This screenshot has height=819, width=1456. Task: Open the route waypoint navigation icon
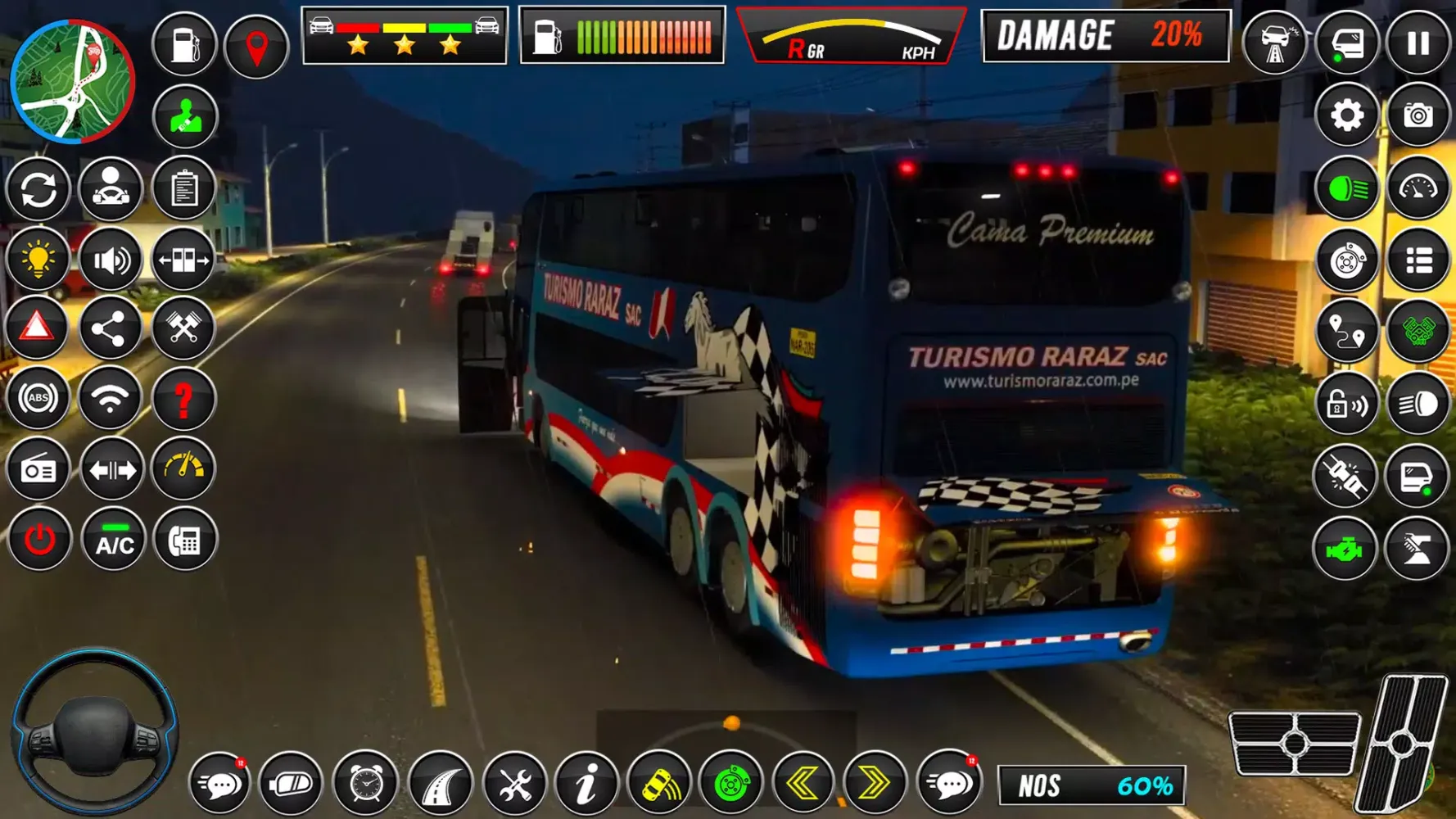click(x=1345, y=329)
